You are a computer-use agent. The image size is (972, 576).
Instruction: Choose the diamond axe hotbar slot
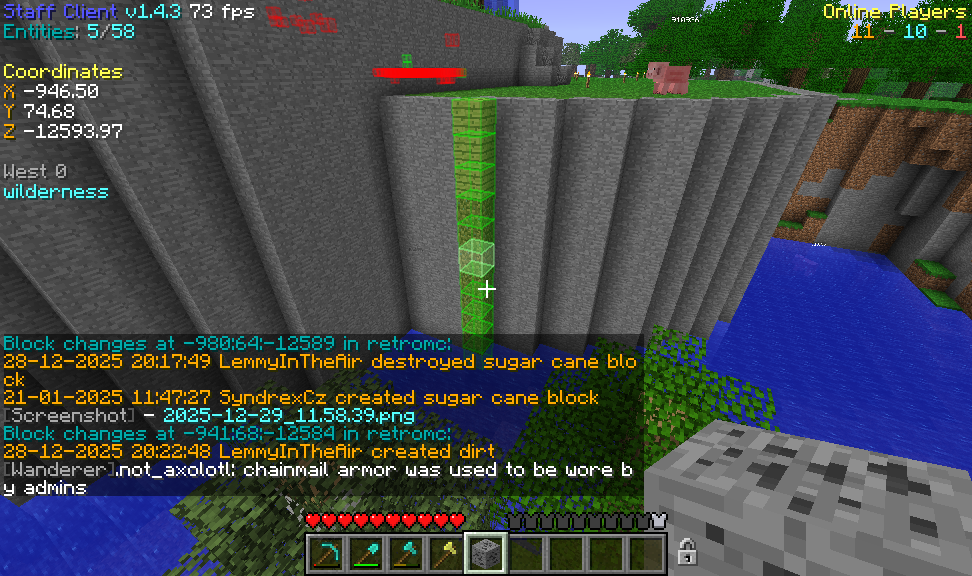pos(406,552)
